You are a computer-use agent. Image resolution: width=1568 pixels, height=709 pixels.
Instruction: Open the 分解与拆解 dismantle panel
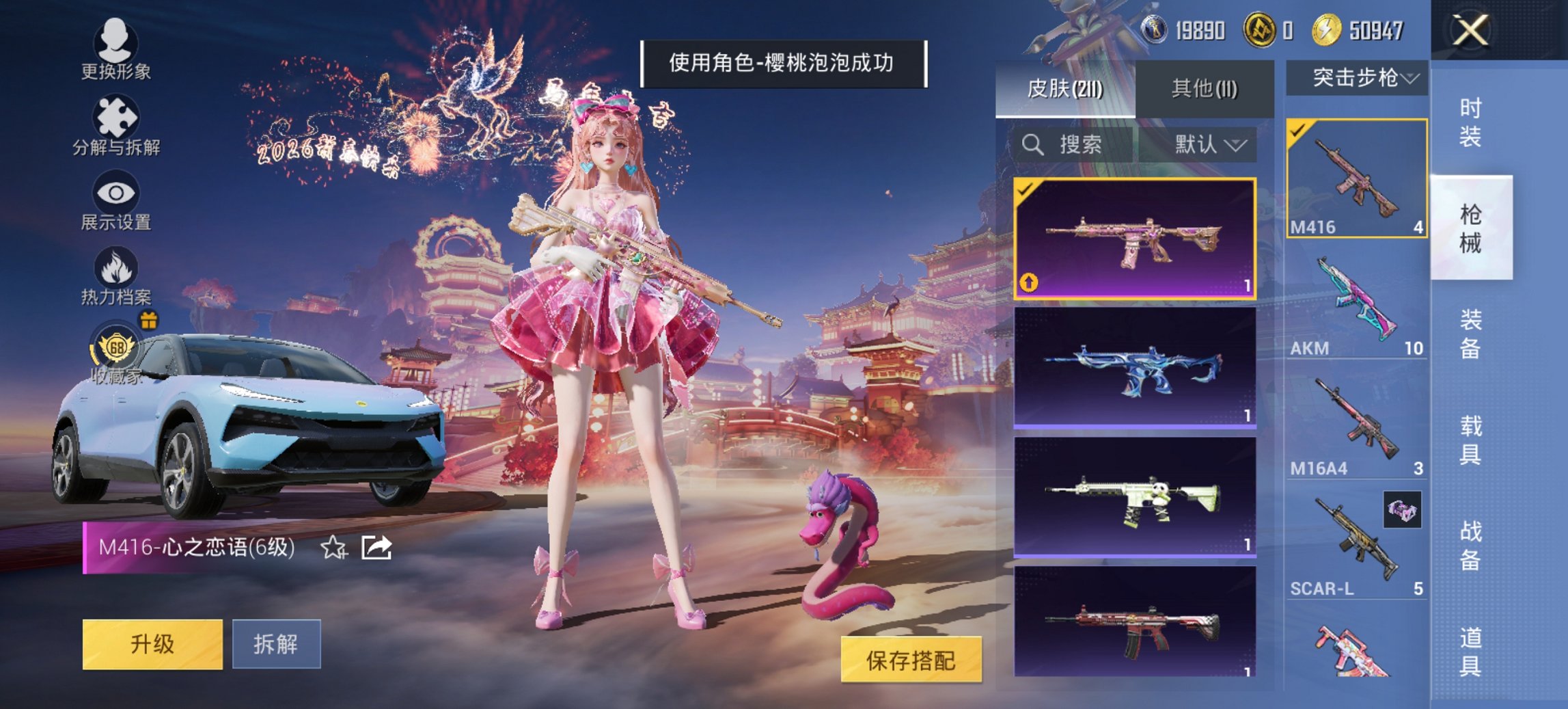point(116,123)
